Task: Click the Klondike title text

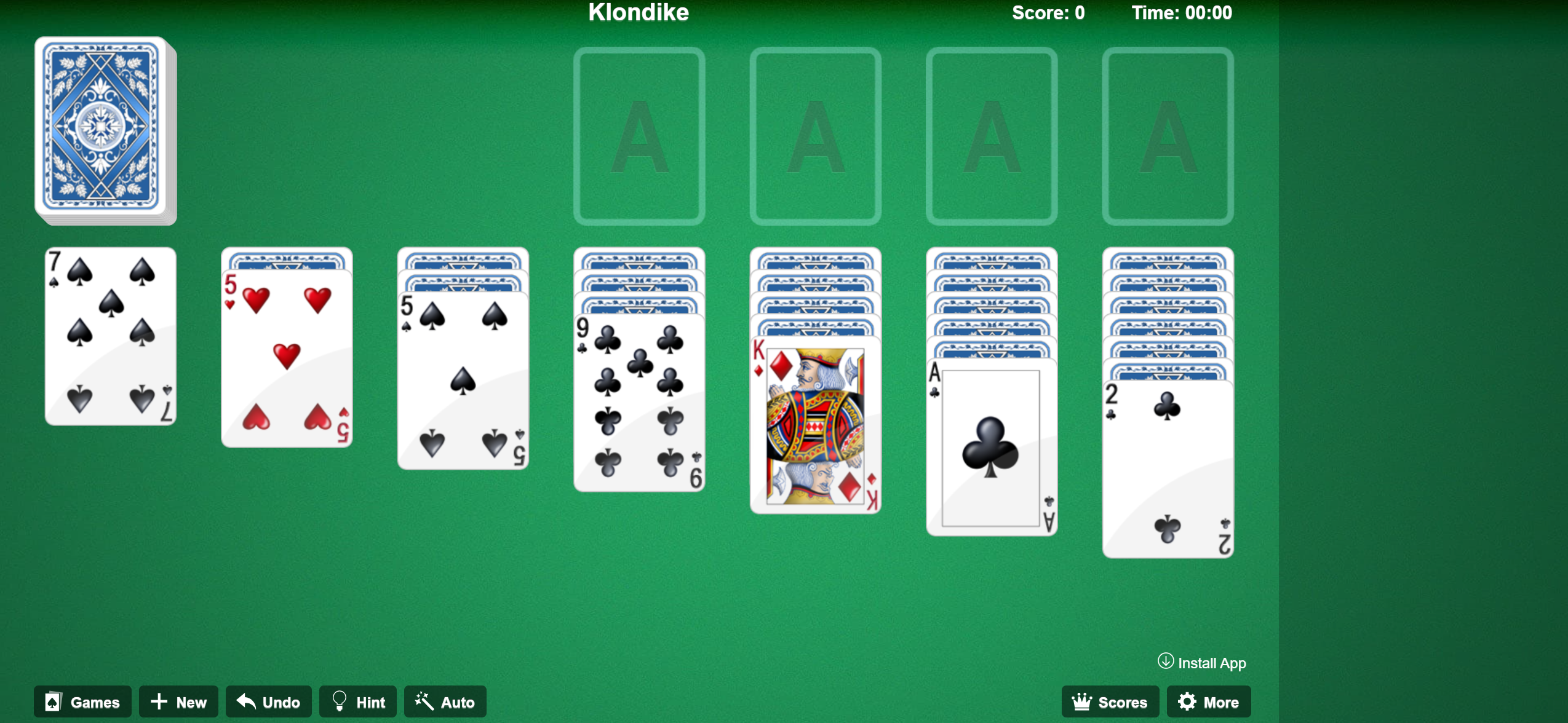Action: tap(638, 12)
